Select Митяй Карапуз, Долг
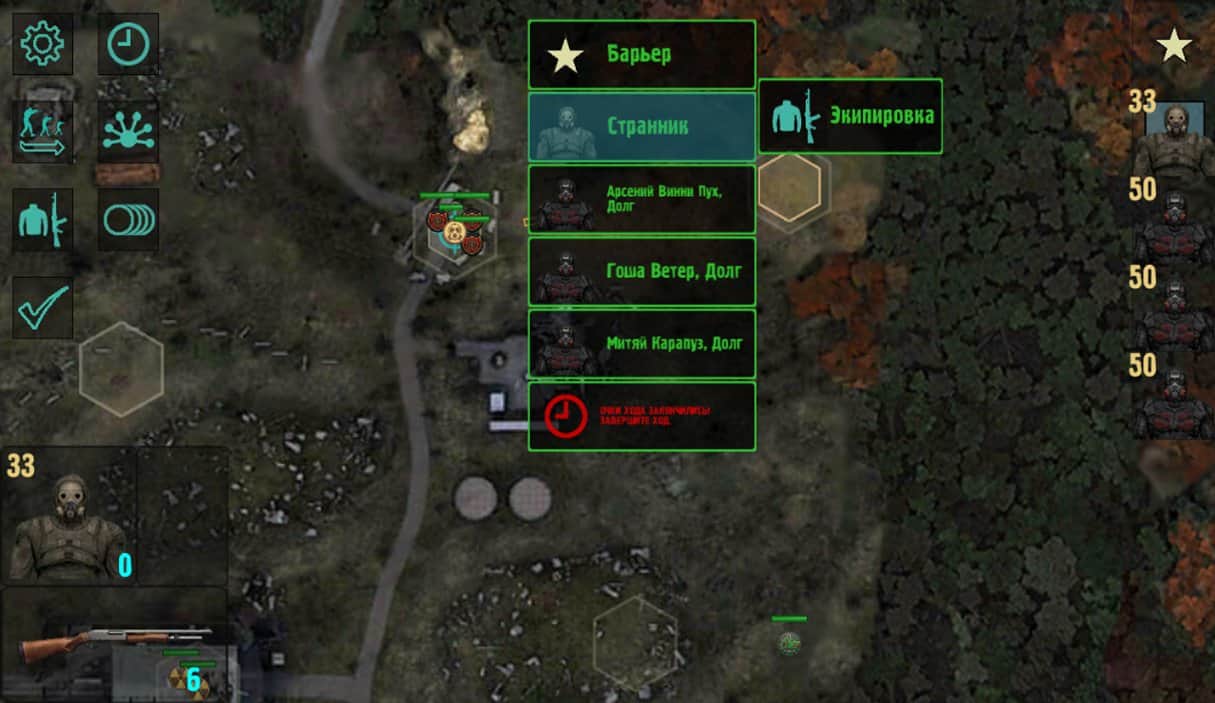 641,343
